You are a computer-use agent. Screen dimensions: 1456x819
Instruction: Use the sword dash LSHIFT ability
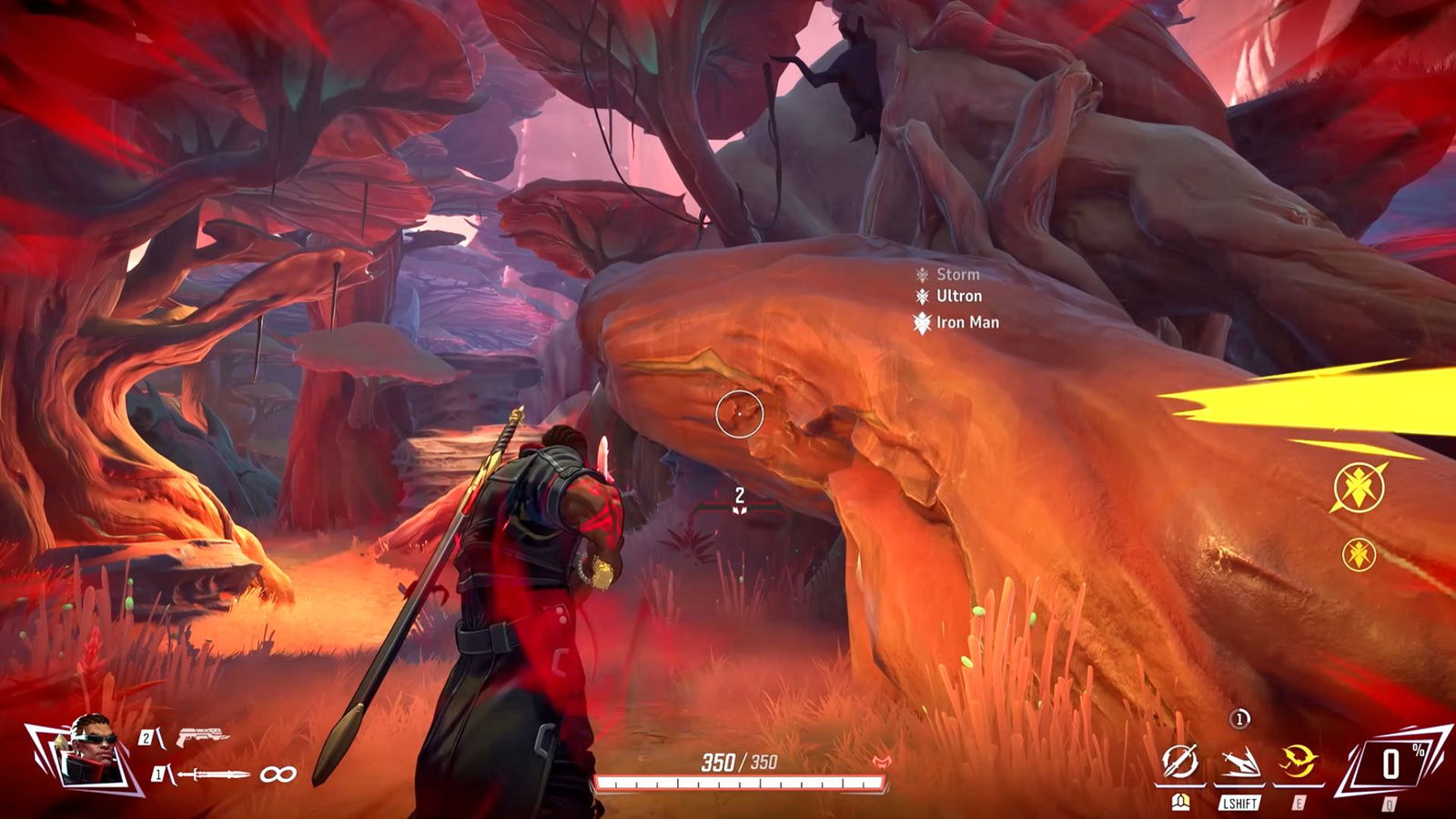click(x=1239, y=763)
